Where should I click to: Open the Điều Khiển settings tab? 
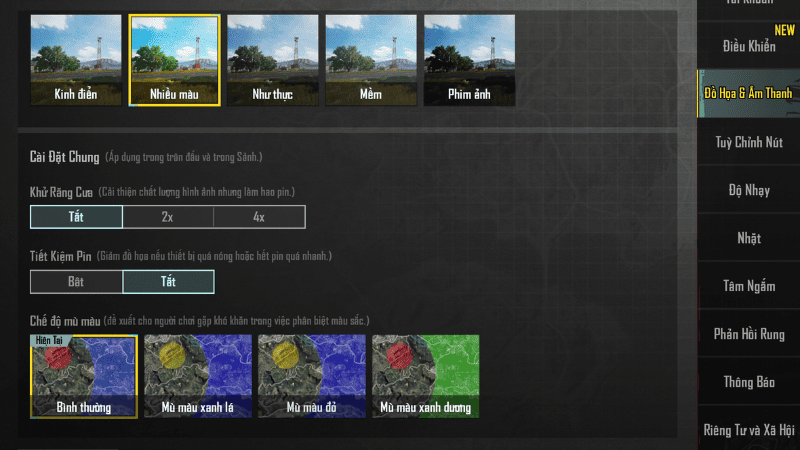click(x=749, y=46)
